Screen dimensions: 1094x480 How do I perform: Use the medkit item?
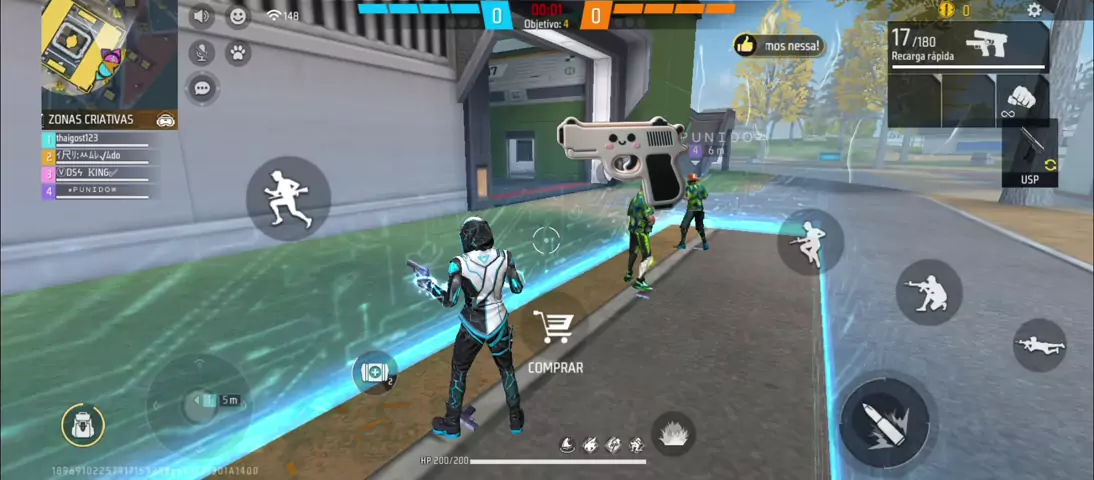pyautogui.click(x=375, y=372)
